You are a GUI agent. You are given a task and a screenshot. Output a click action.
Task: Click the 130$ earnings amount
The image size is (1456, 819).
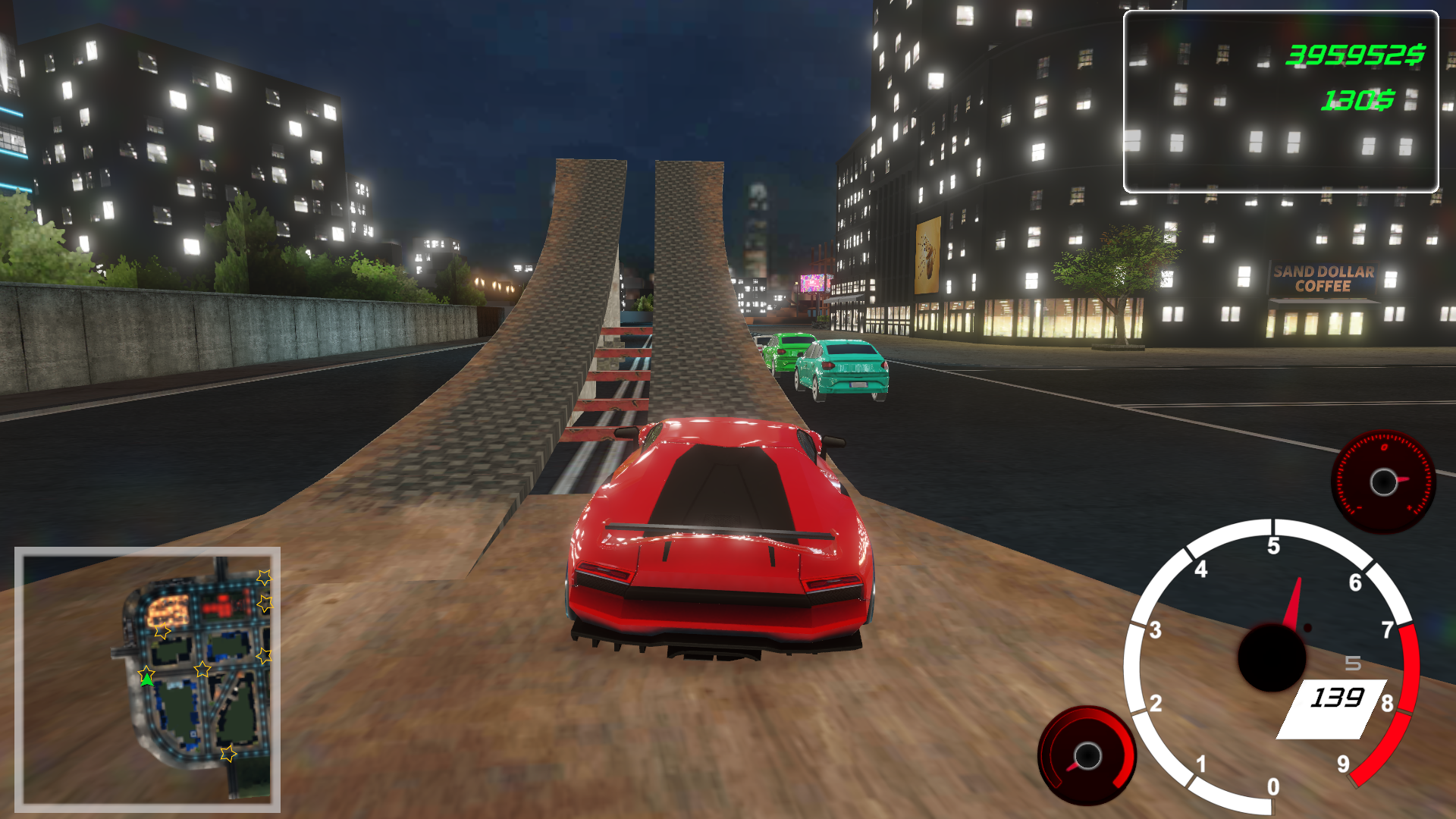[x=1357, y=99]
